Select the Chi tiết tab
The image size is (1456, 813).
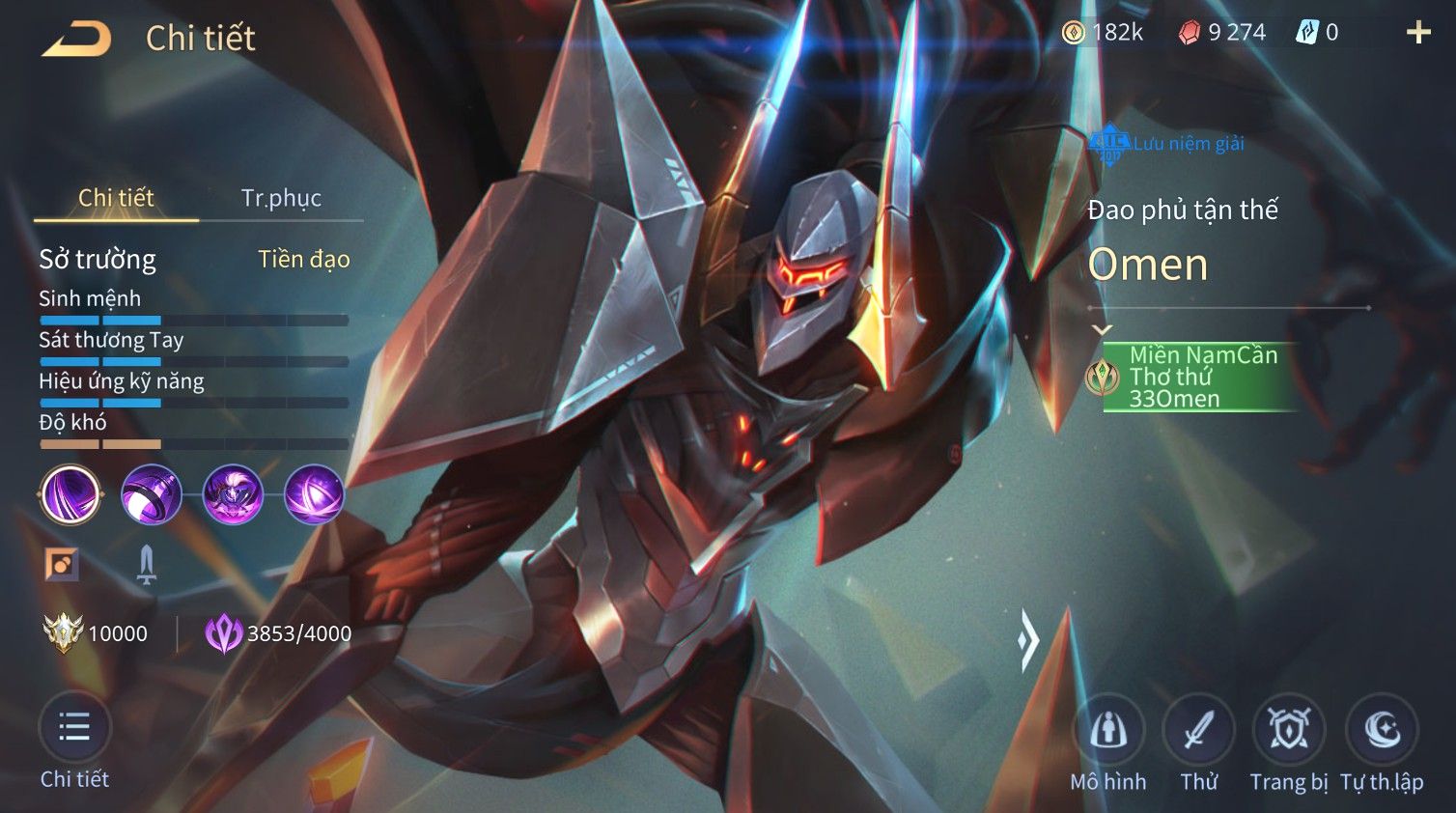[116, 198]
